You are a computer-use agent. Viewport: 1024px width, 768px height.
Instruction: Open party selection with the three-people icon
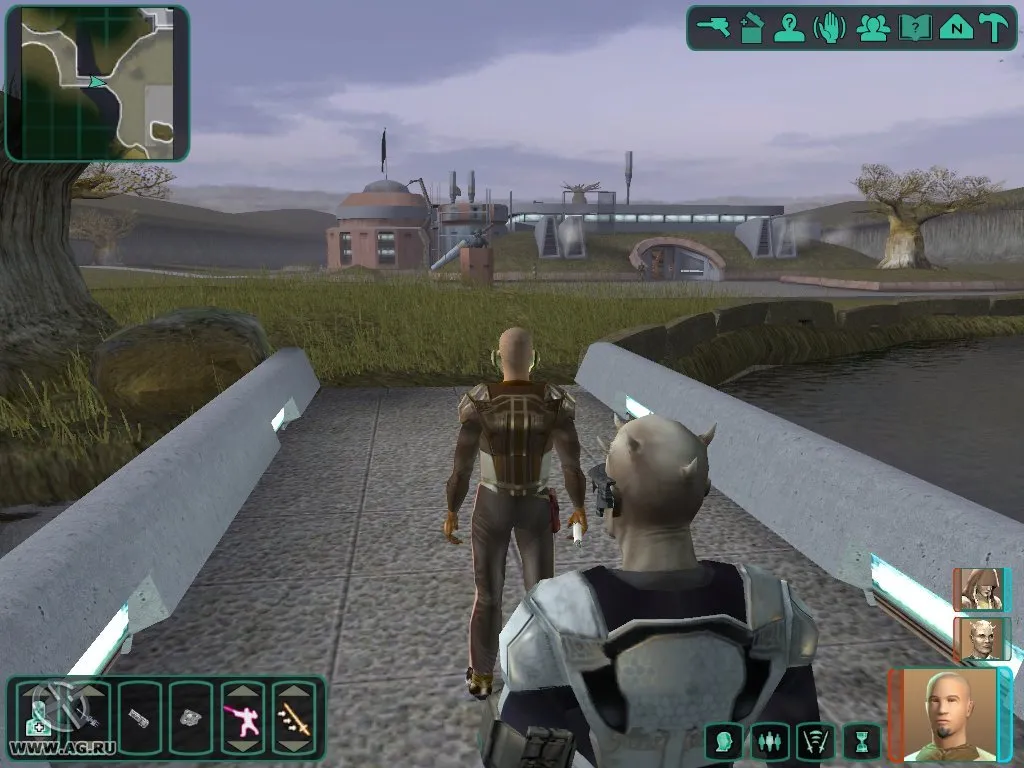873,27
